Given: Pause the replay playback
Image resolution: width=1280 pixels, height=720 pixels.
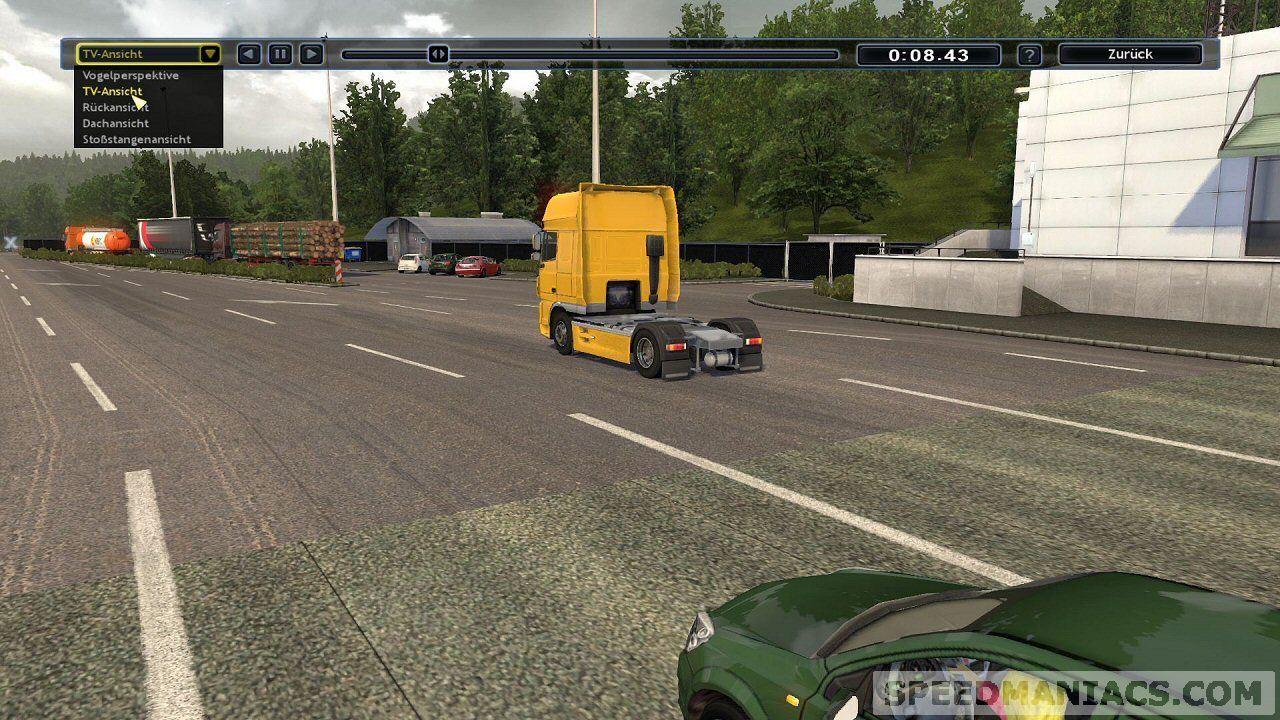Looking at the screenshot, I should 280,54.
